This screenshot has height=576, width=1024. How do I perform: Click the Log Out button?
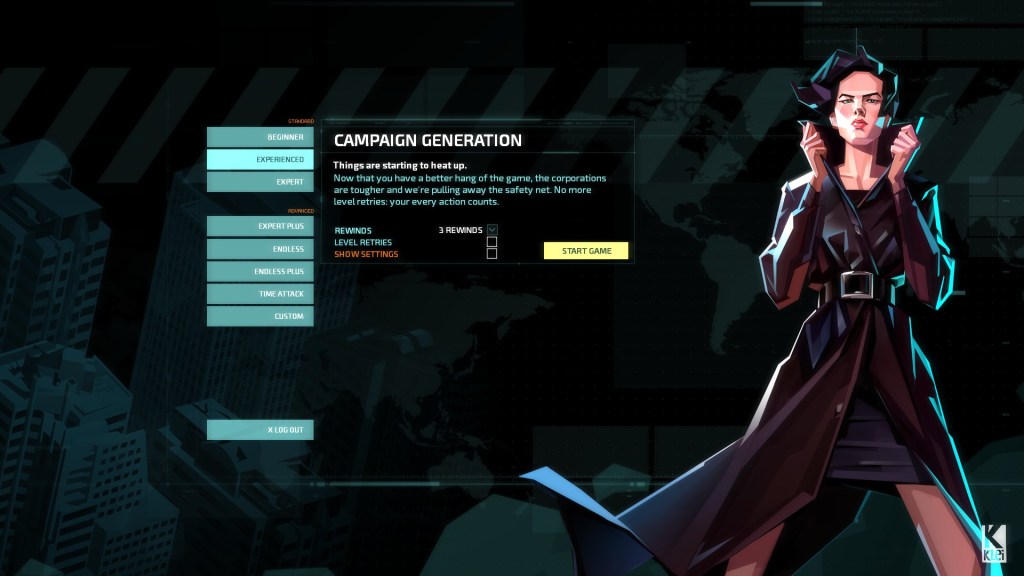pos(260,430)
